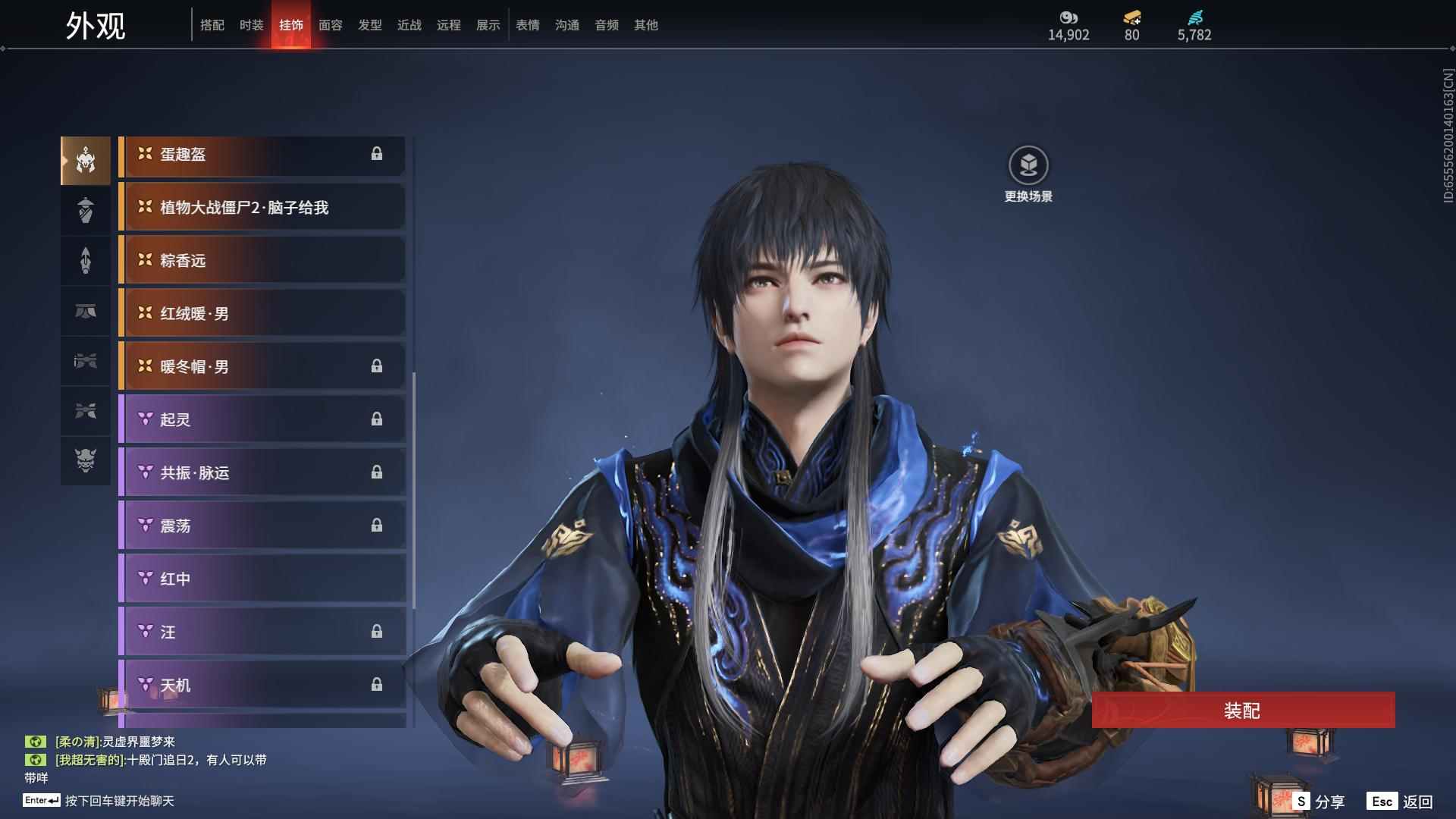Open the 音频 audio tab
The height and width of the screenshot is (819, 1456).
(x=606, y=25)
